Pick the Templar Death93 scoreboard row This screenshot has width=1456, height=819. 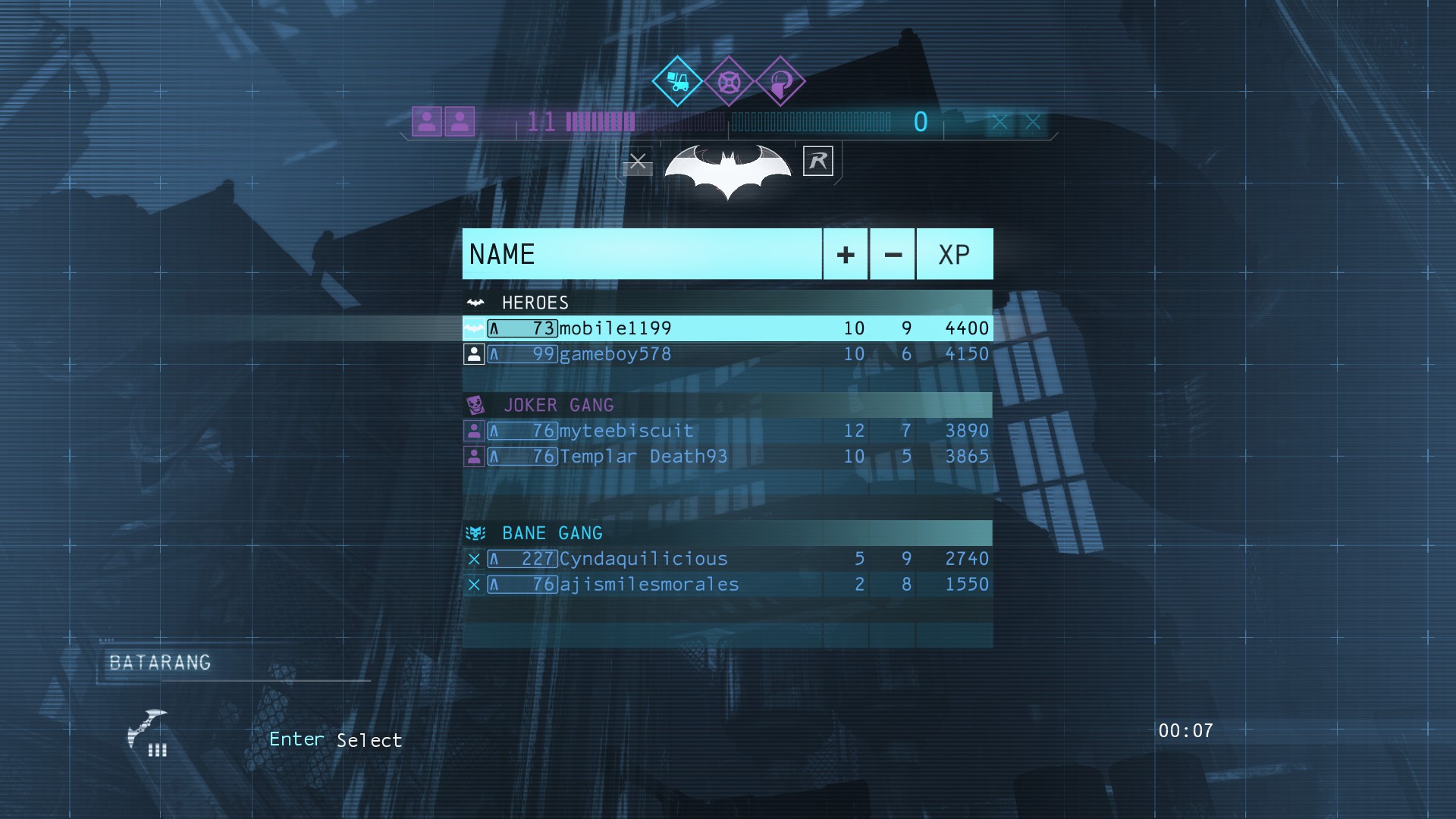click(726, 457)
